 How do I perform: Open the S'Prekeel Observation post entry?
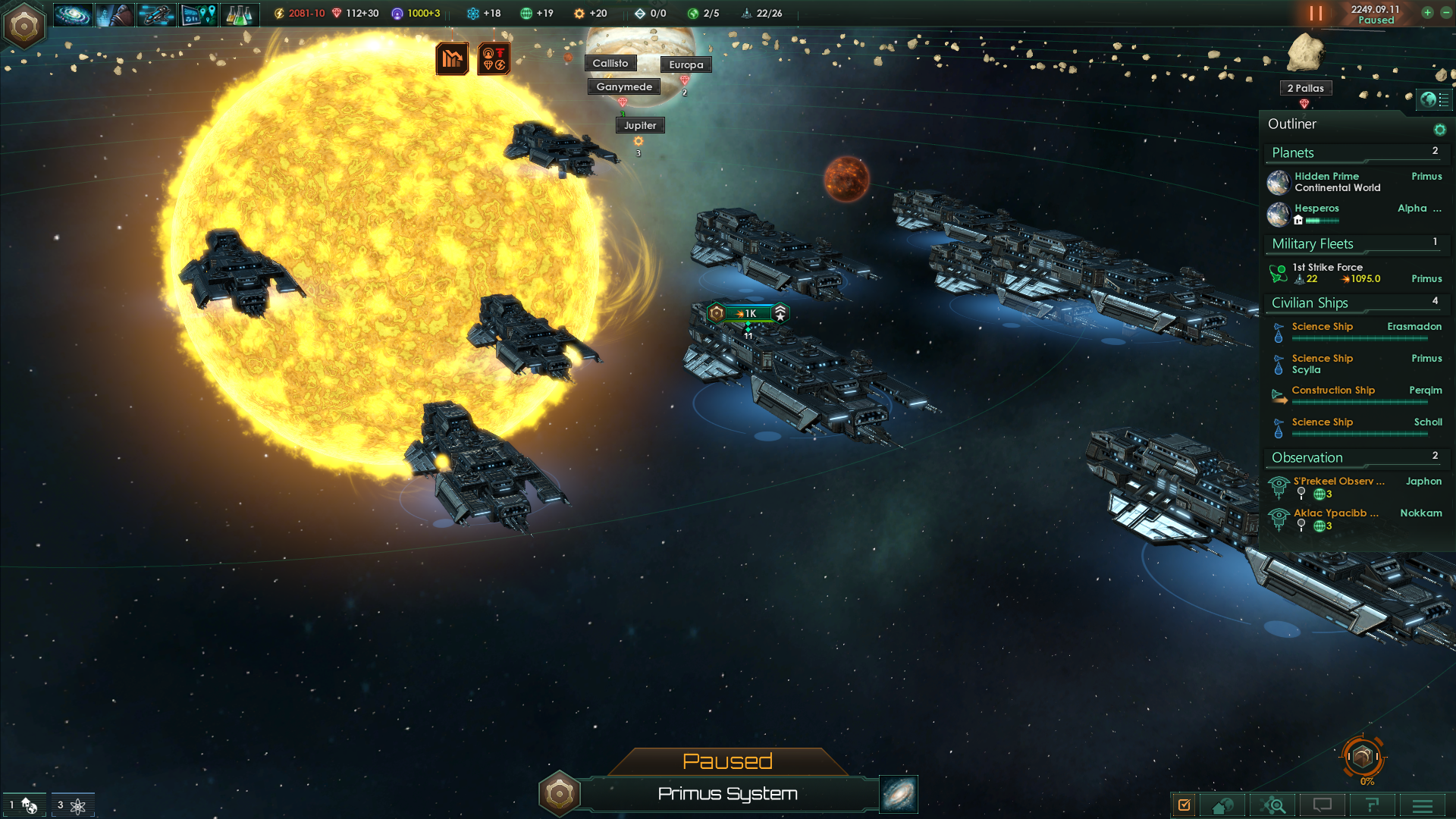(x=1338, y=482)
